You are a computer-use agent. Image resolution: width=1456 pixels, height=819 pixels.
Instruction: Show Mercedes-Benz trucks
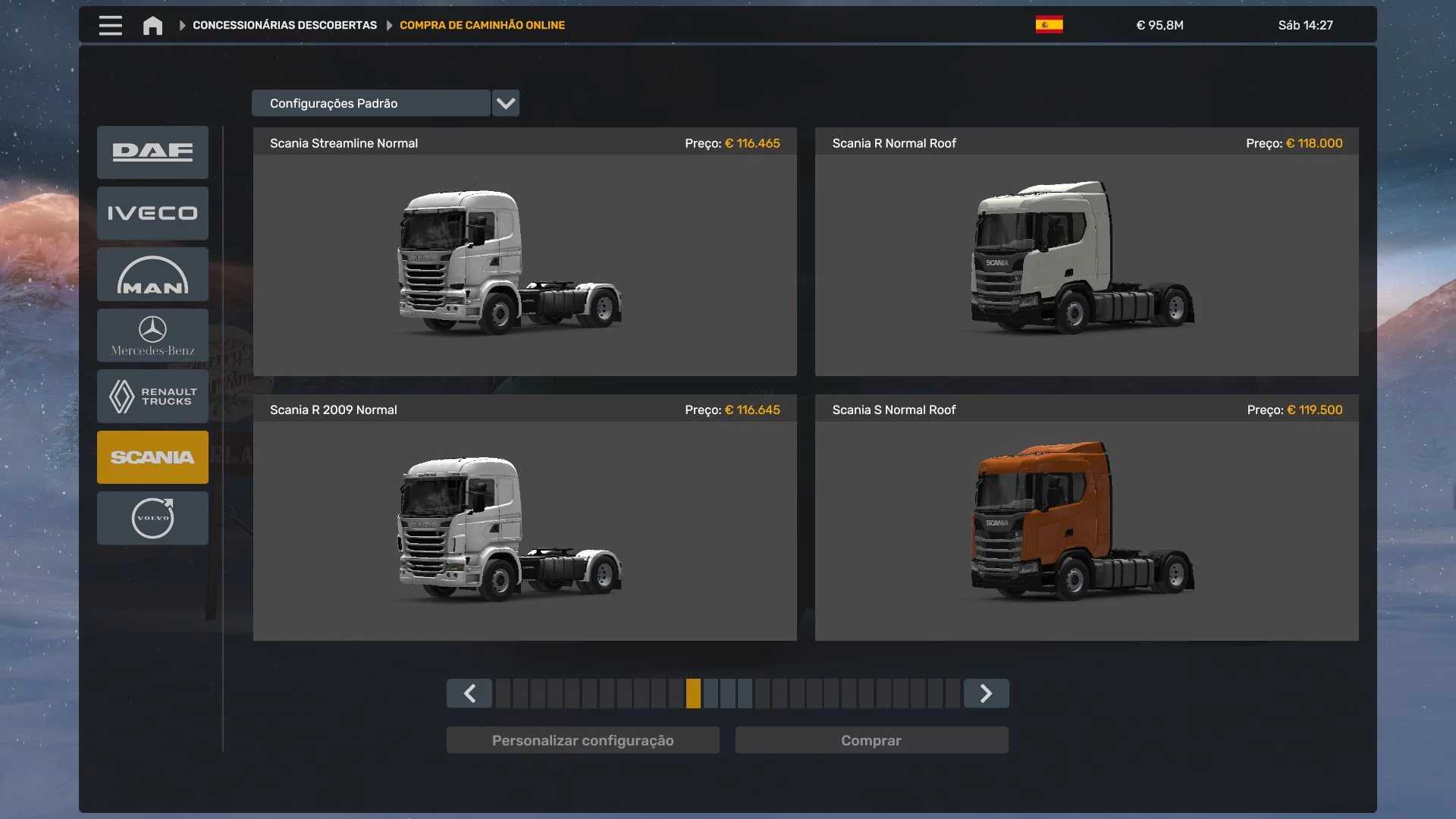pos(152,335)
